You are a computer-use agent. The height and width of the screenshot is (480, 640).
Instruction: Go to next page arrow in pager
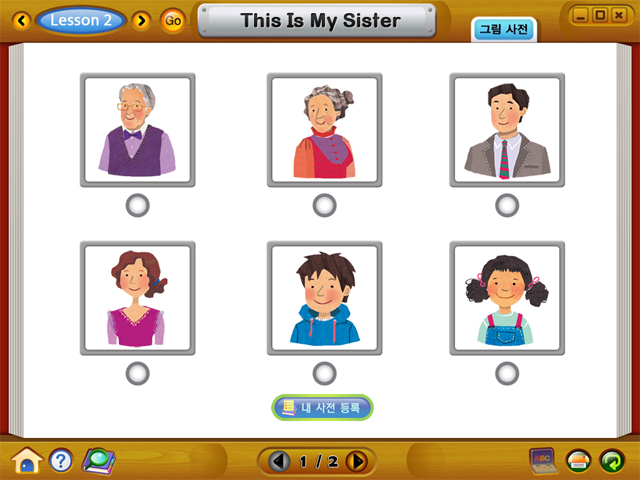[x=357, y=461]
